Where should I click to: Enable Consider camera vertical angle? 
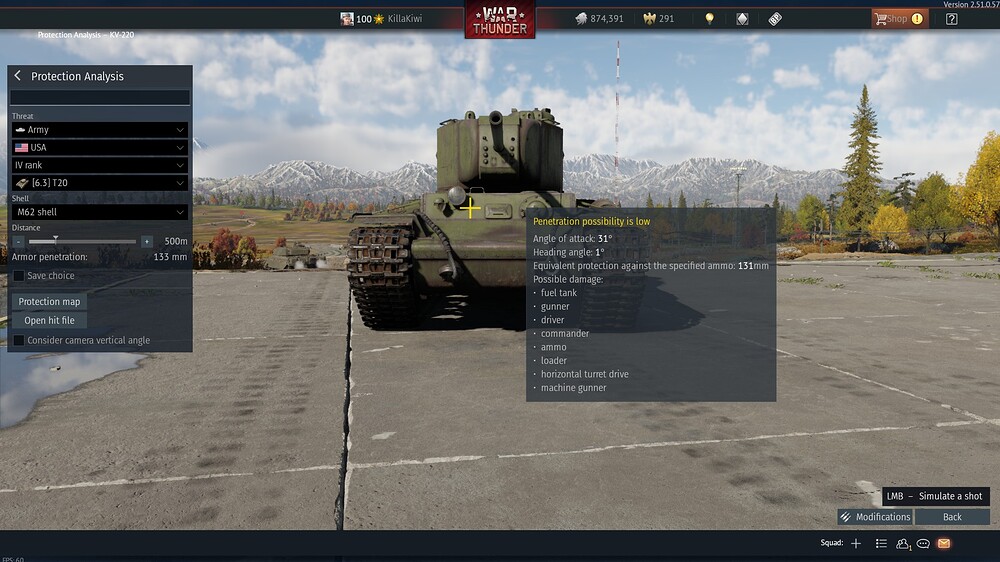point(19,340)
